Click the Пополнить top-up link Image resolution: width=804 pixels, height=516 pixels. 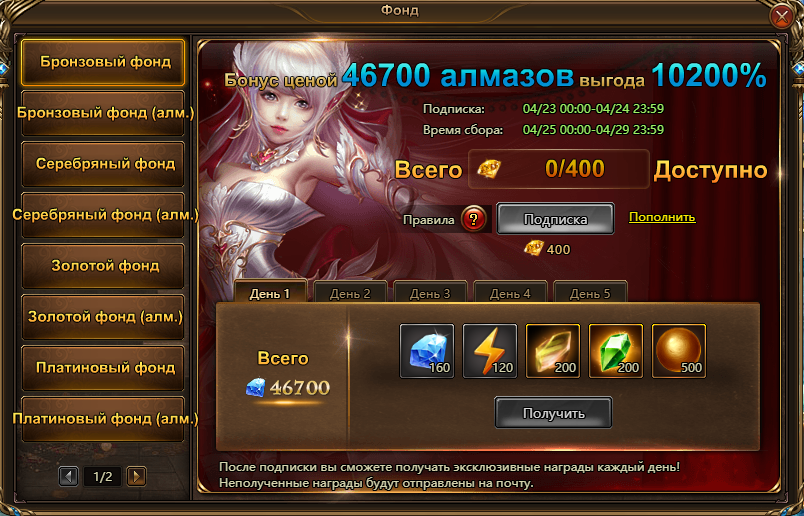(x=662, y=217)
